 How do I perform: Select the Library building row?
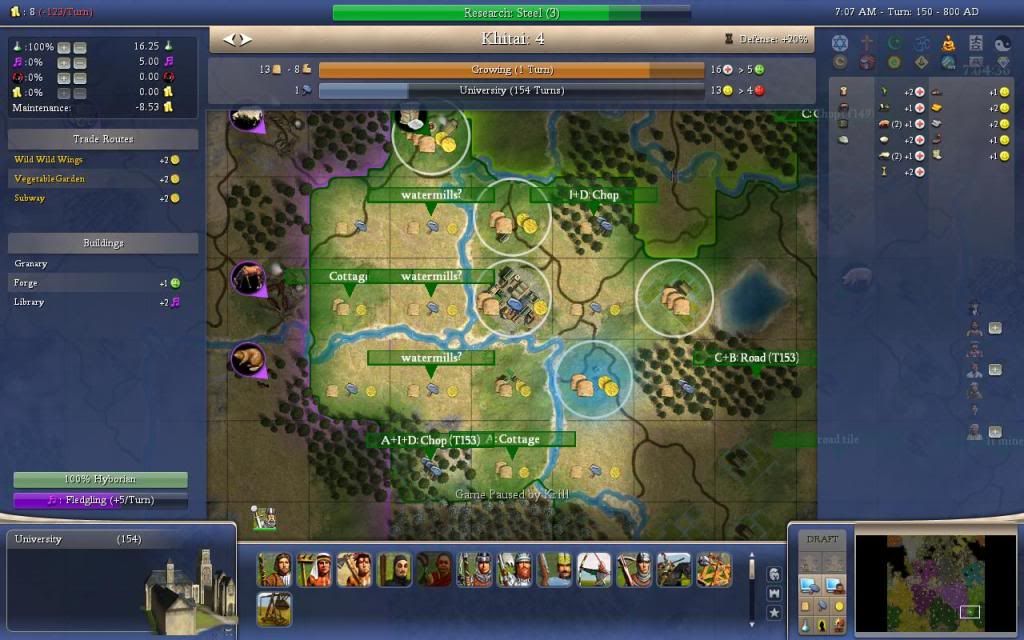click(x=29, y=302)
